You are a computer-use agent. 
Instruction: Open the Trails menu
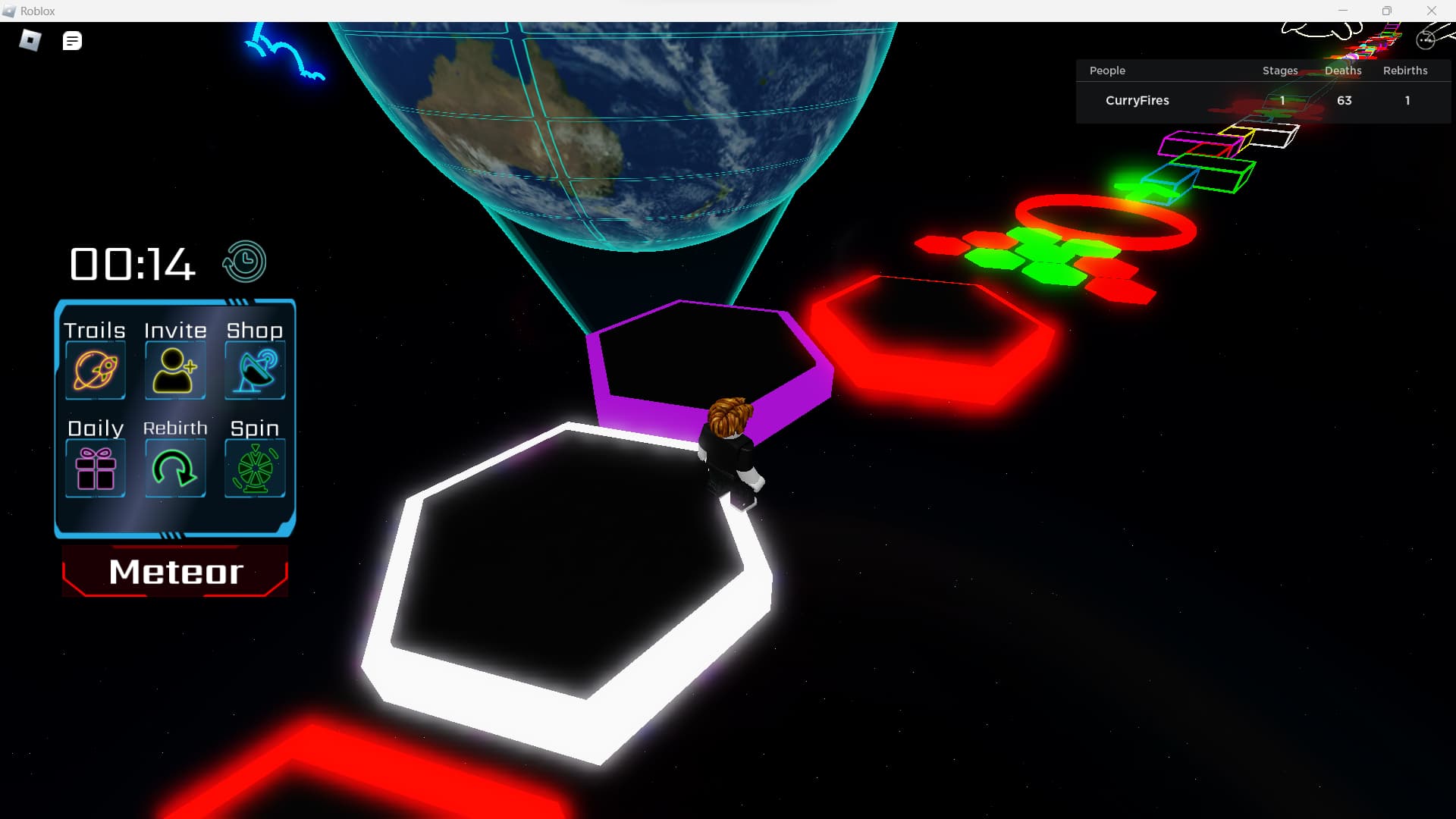point(94,369)
